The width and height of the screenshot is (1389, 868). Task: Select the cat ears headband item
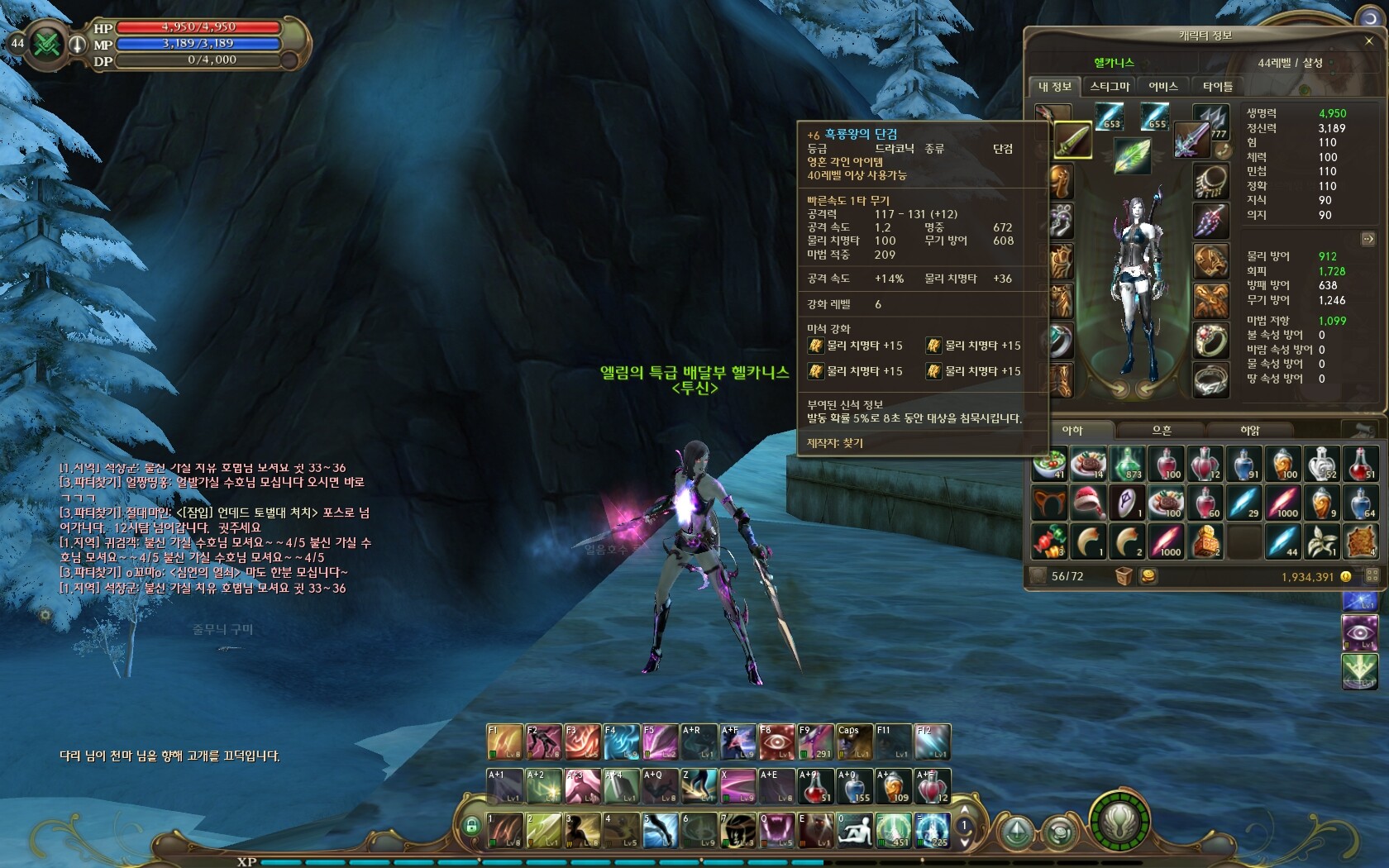1049,503
